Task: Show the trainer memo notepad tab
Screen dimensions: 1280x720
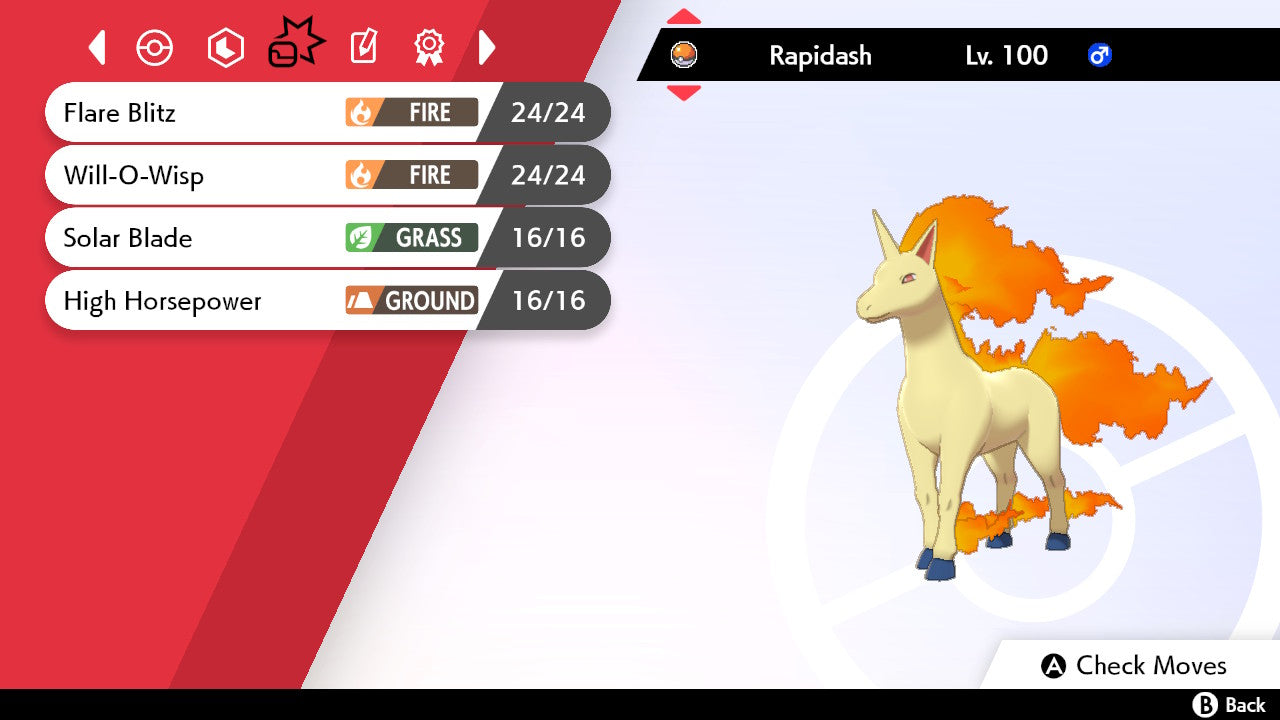Action: pos(364,47)
